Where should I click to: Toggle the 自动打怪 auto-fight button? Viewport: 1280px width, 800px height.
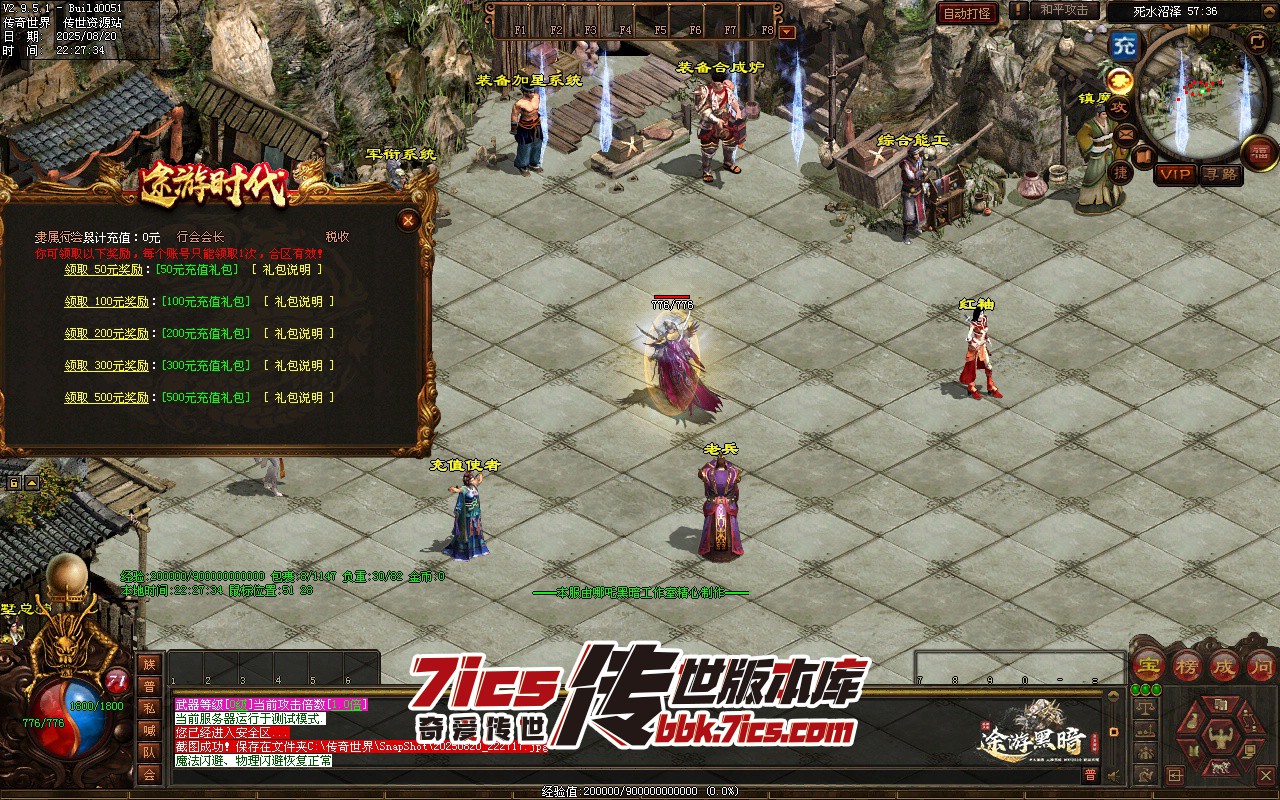pyautogui.click(x=967, y=13)
